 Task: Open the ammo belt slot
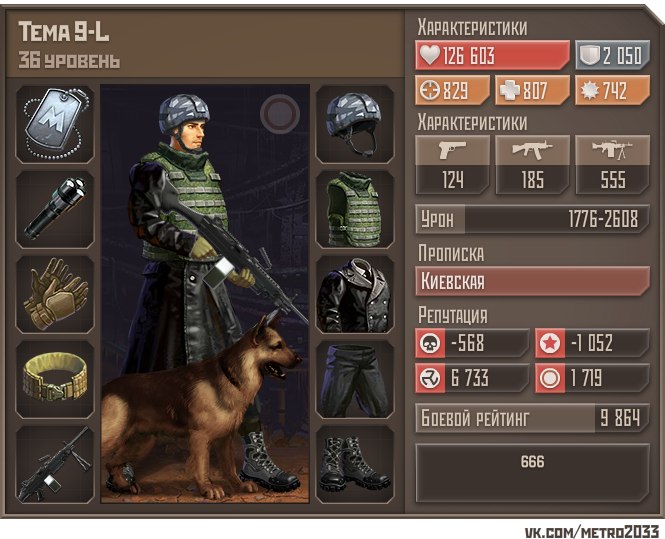(x=56, y=379)
